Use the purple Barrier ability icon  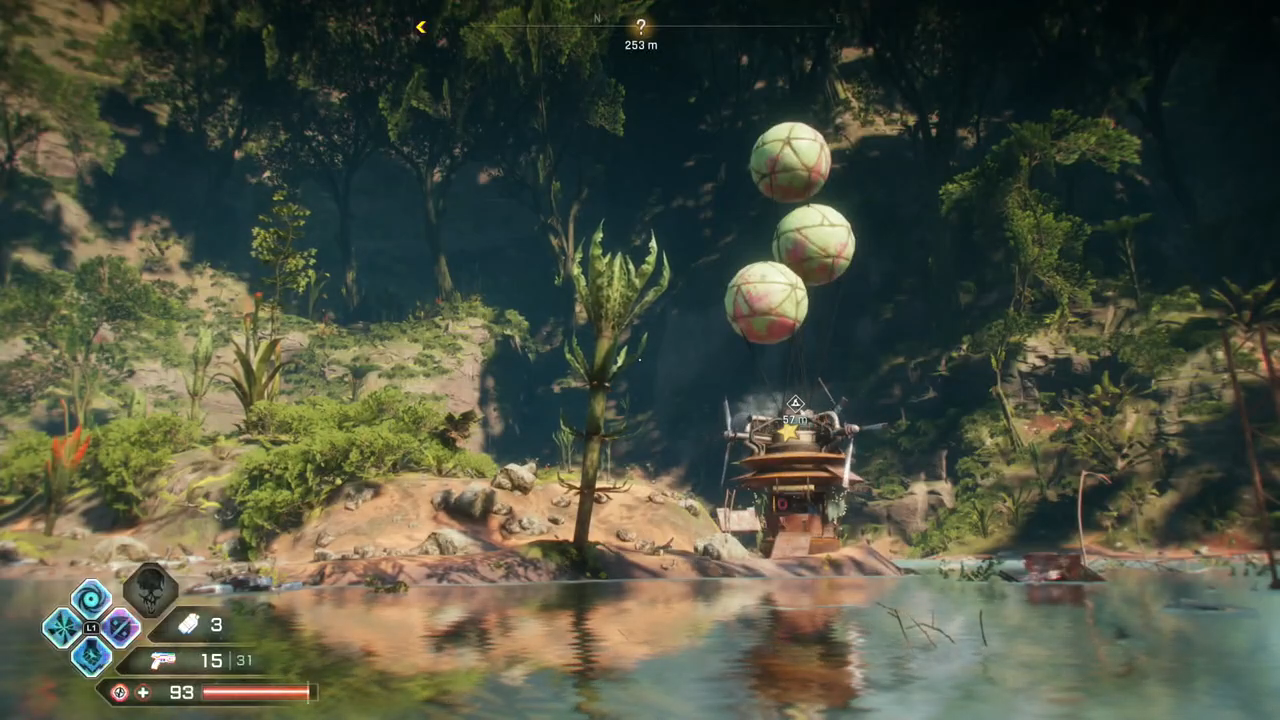pyautogui.click(x=120, y=628)
